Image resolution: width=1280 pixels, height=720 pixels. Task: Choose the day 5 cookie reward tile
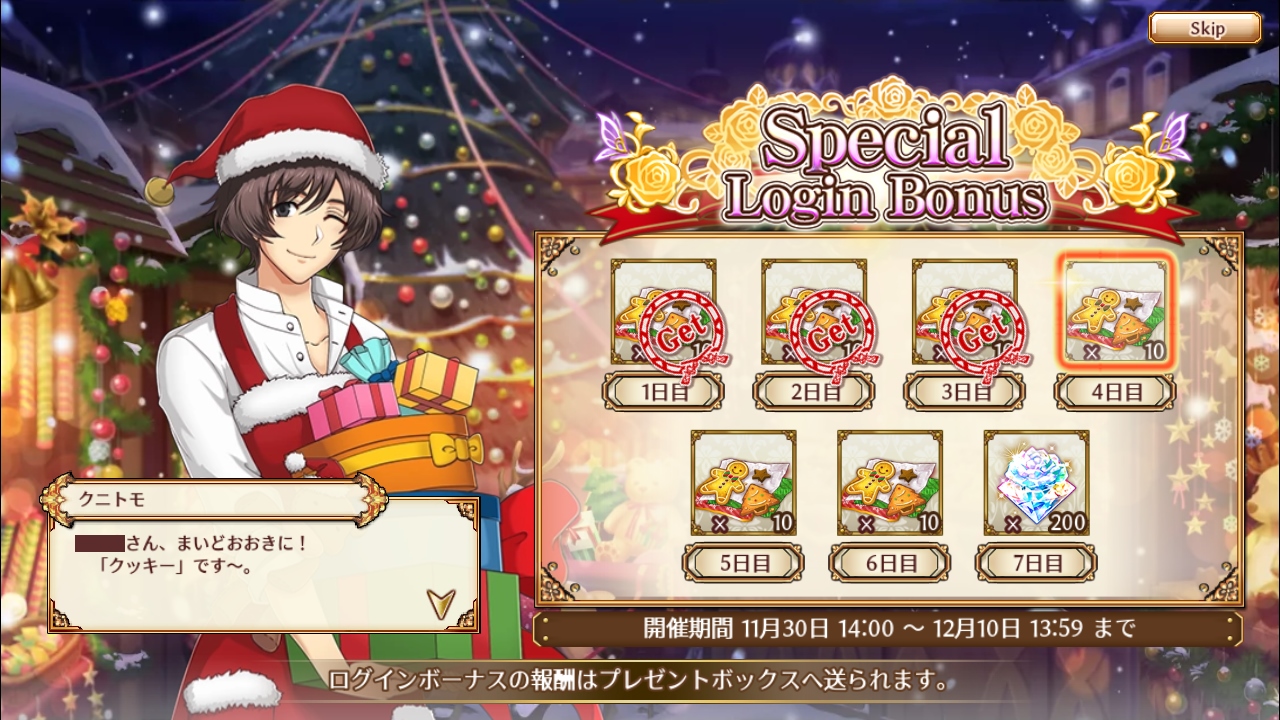pyautogui.click(x=743, y=483)
